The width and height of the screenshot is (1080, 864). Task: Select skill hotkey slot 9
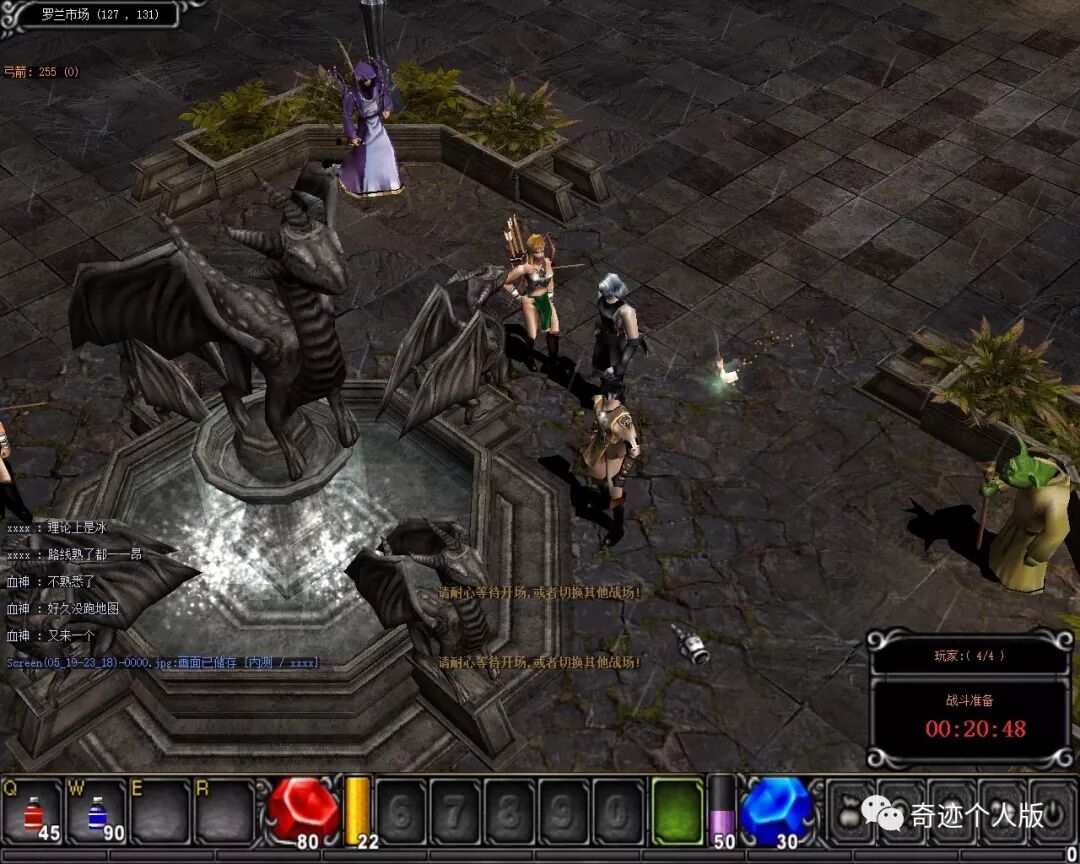[564, 811]
